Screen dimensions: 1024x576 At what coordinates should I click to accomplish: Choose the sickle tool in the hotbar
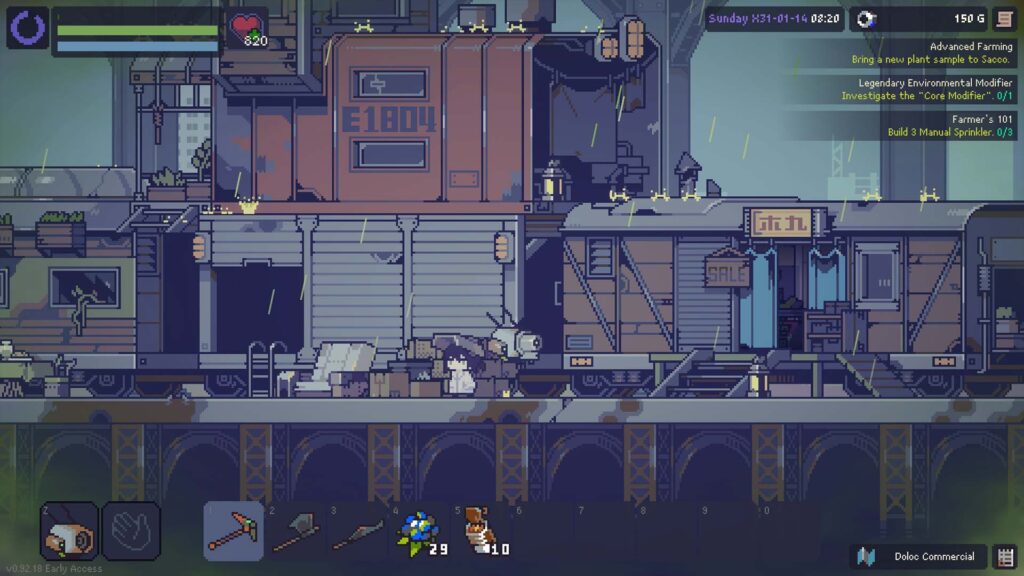click(358, 531)
